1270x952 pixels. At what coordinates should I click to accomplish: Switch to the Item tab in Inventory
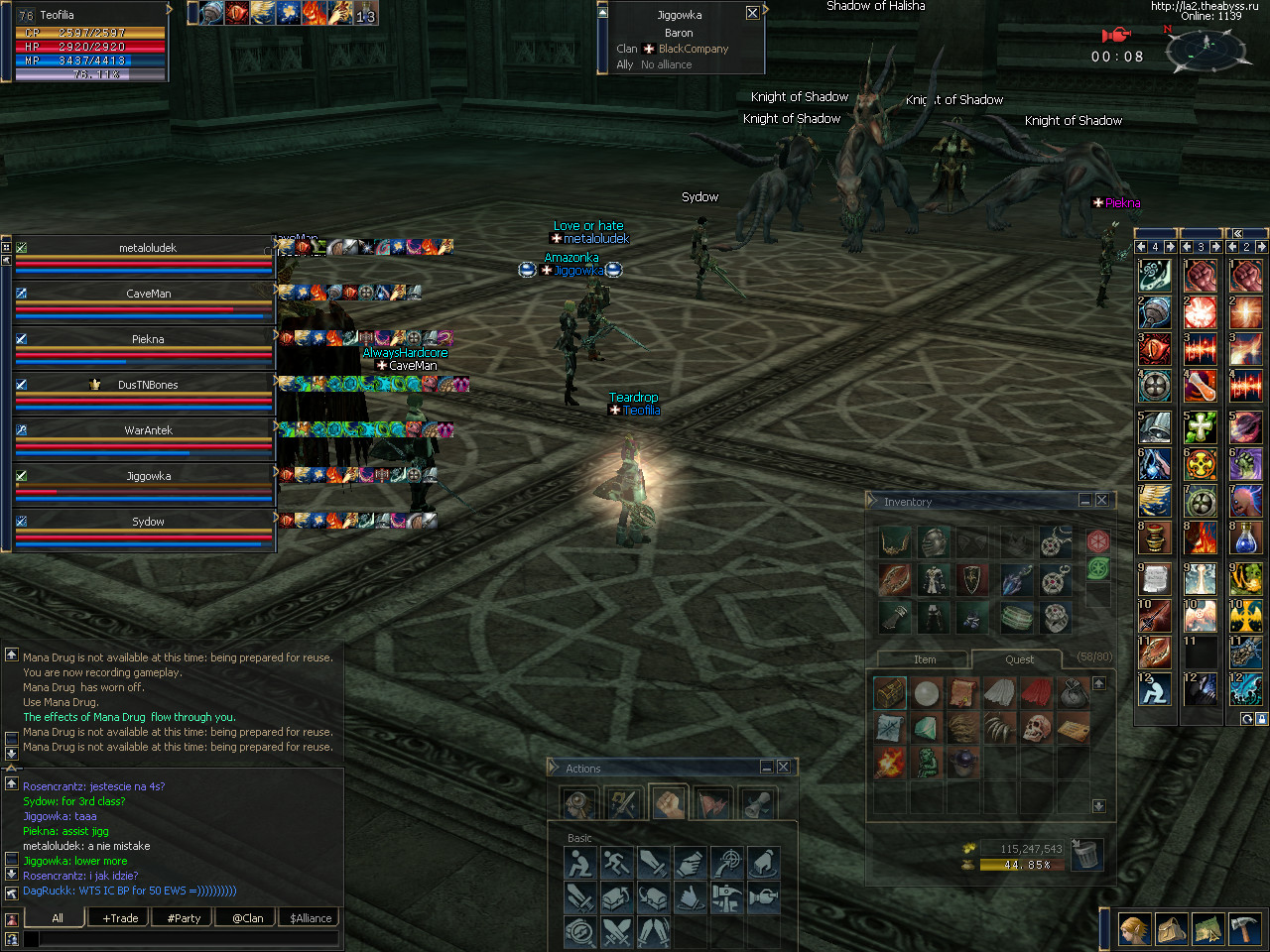pos(924,659)
